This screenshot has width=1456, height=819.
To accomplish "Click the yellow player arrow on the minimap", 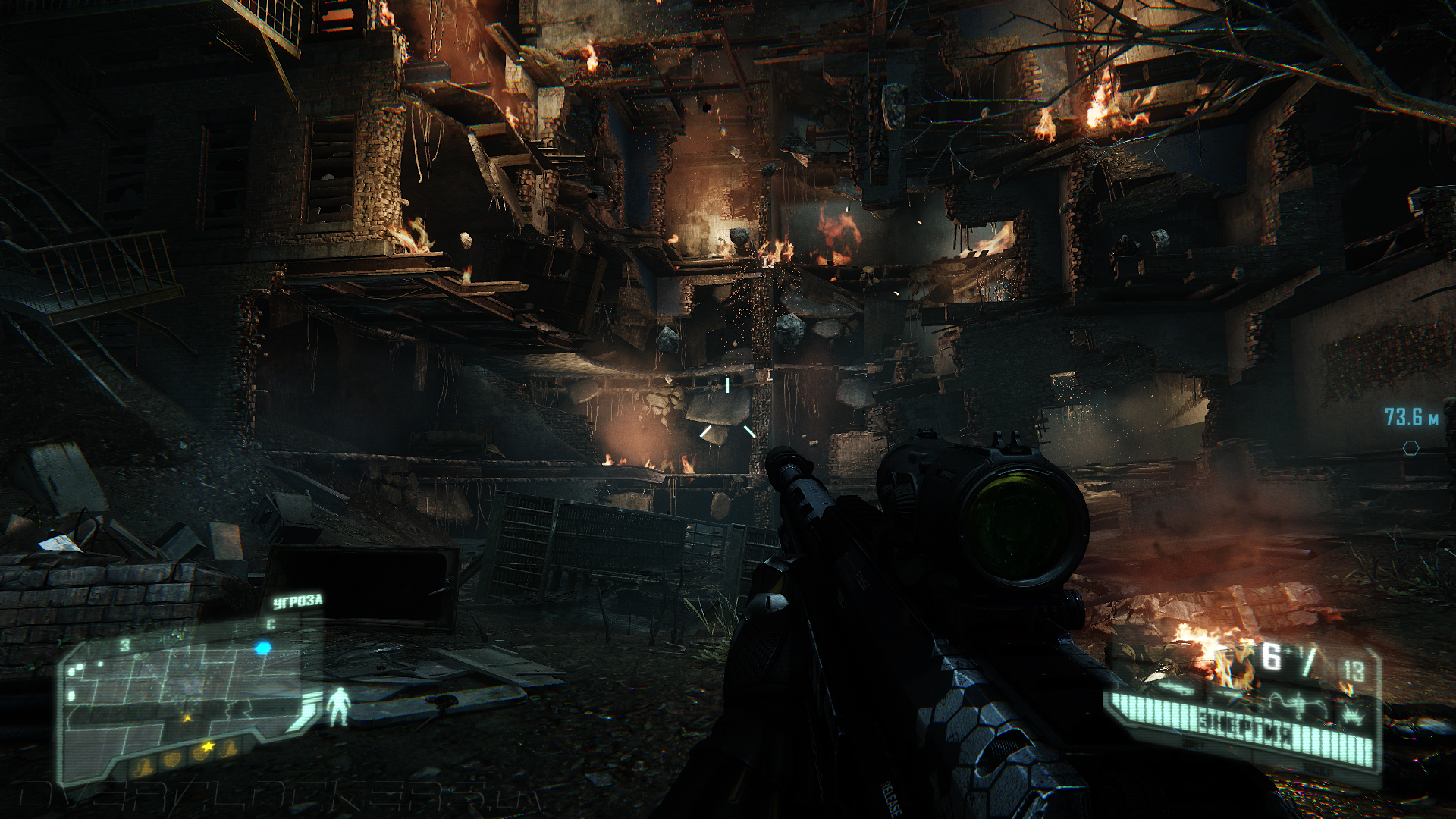I will tap(187, 717).
